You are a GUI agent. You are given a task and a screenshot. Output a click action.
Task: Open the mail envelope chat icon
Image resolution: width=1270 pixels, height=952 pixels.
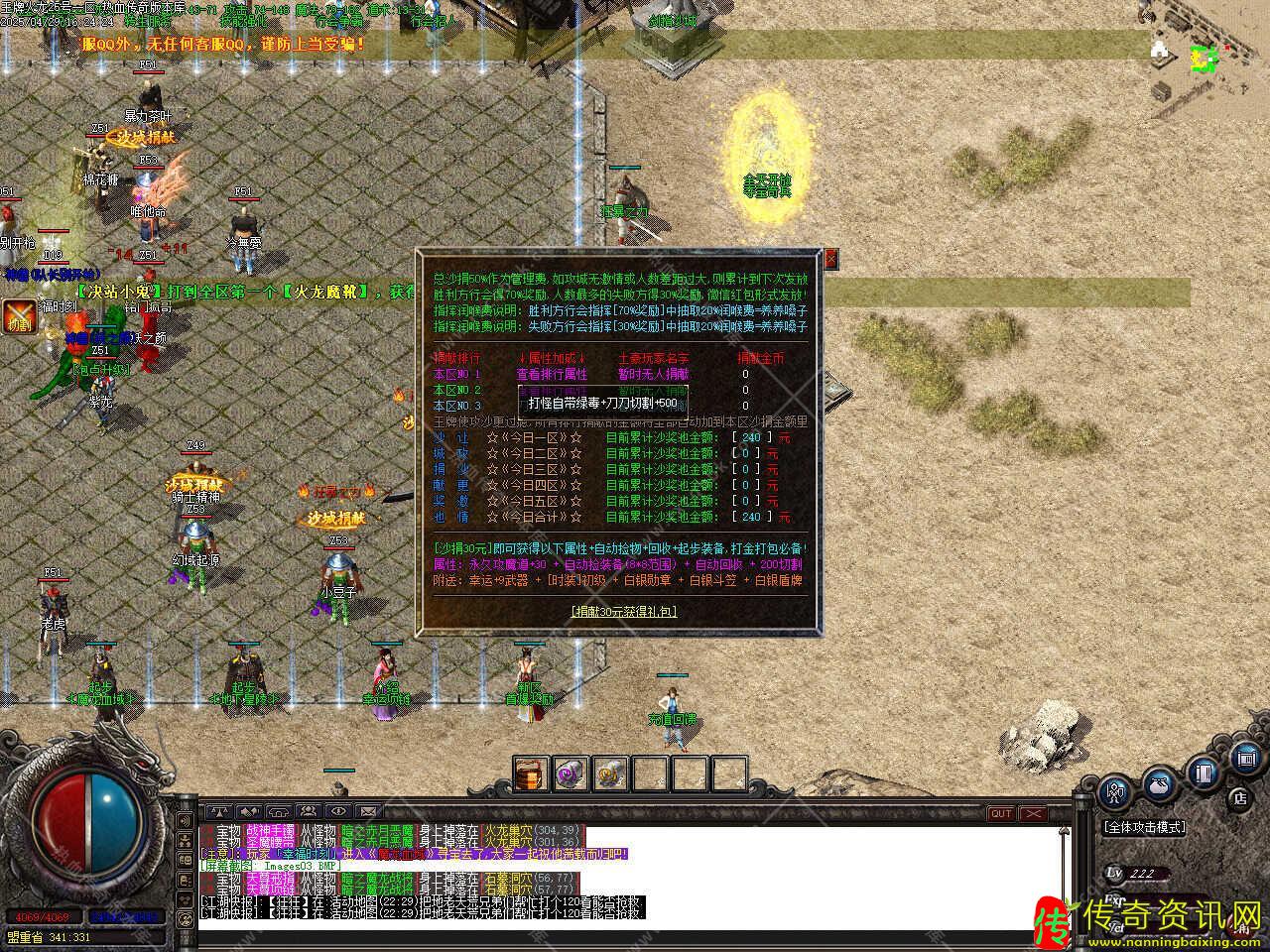pyautogui.click(x=367, y=812)
